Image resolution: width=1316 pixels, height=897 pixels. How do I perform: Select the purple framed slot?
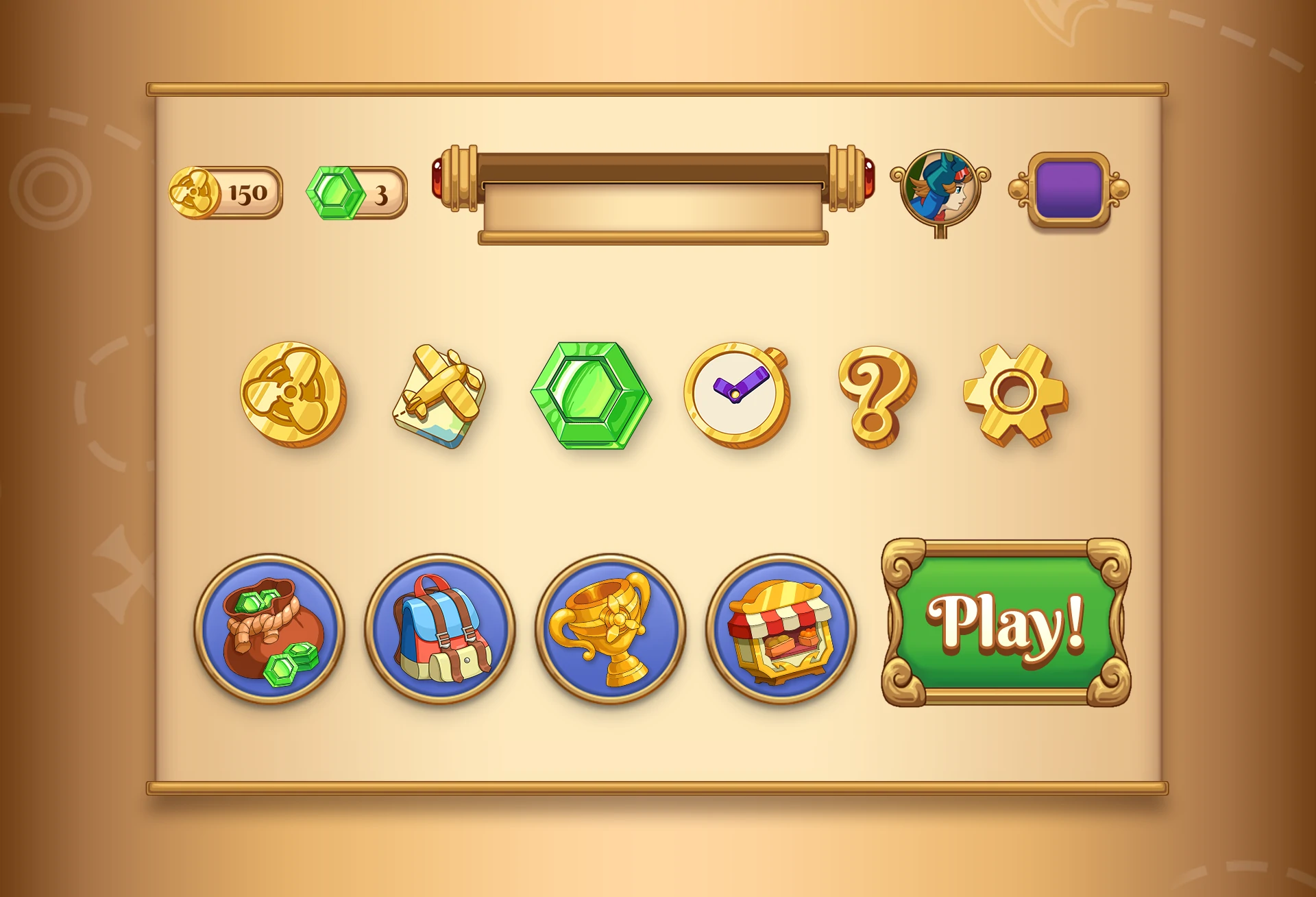pyautogui.click(x=1069, y=190)
